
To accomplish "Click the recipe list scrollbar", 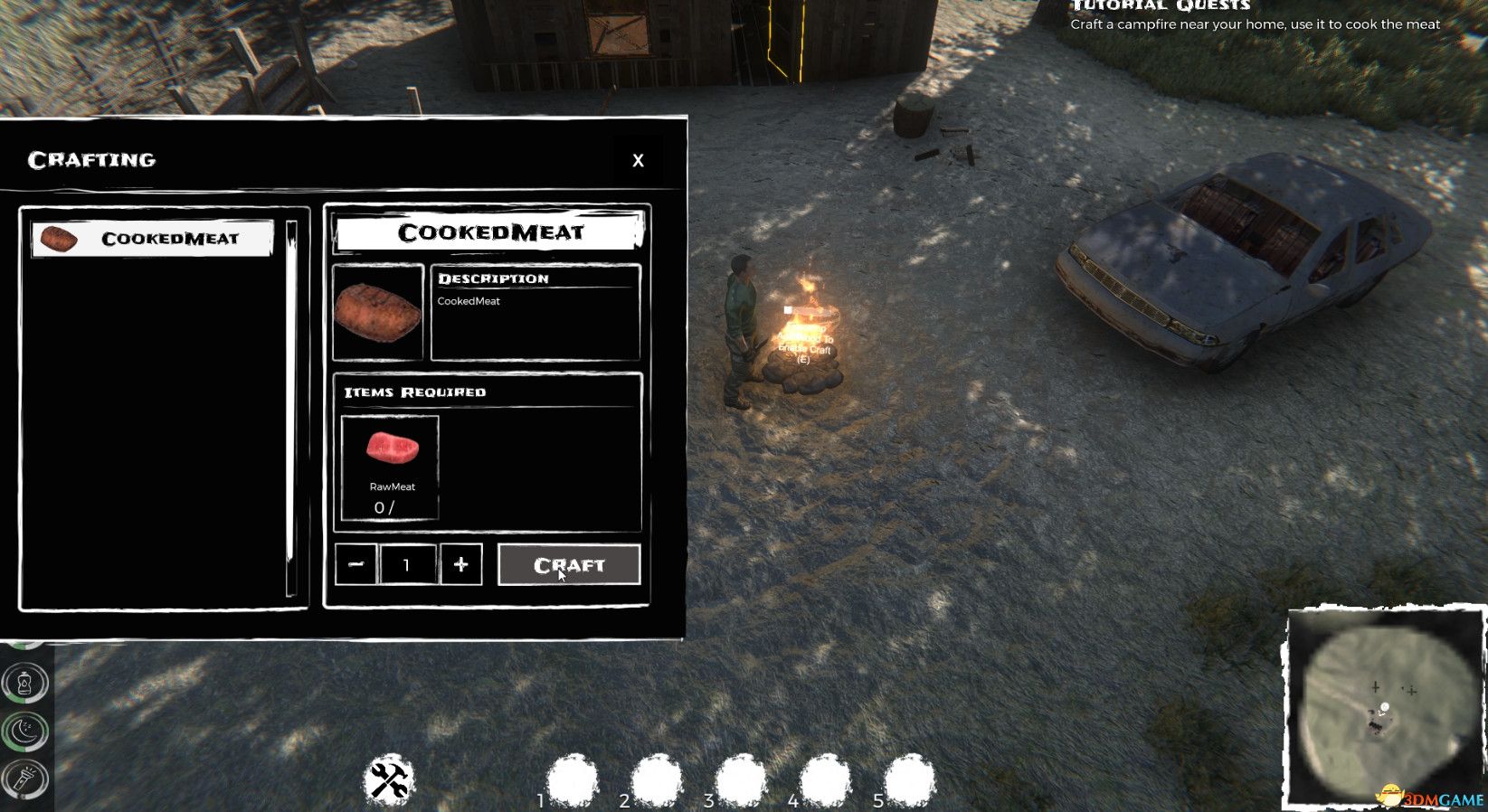I will [x=291, y=407].
